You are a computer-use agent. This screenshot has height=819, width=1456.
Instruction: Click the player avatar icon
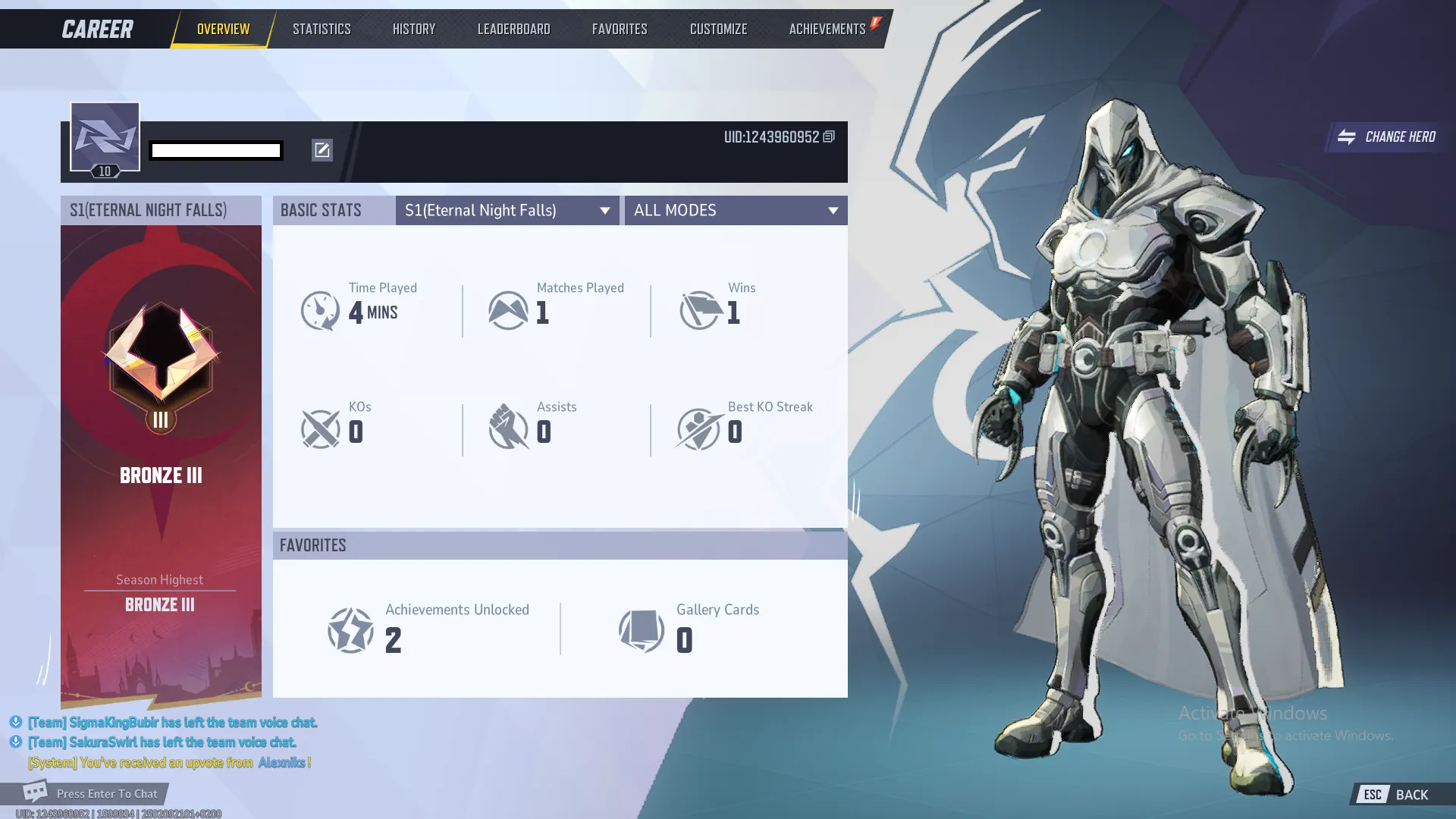click(x=105, y=137)
